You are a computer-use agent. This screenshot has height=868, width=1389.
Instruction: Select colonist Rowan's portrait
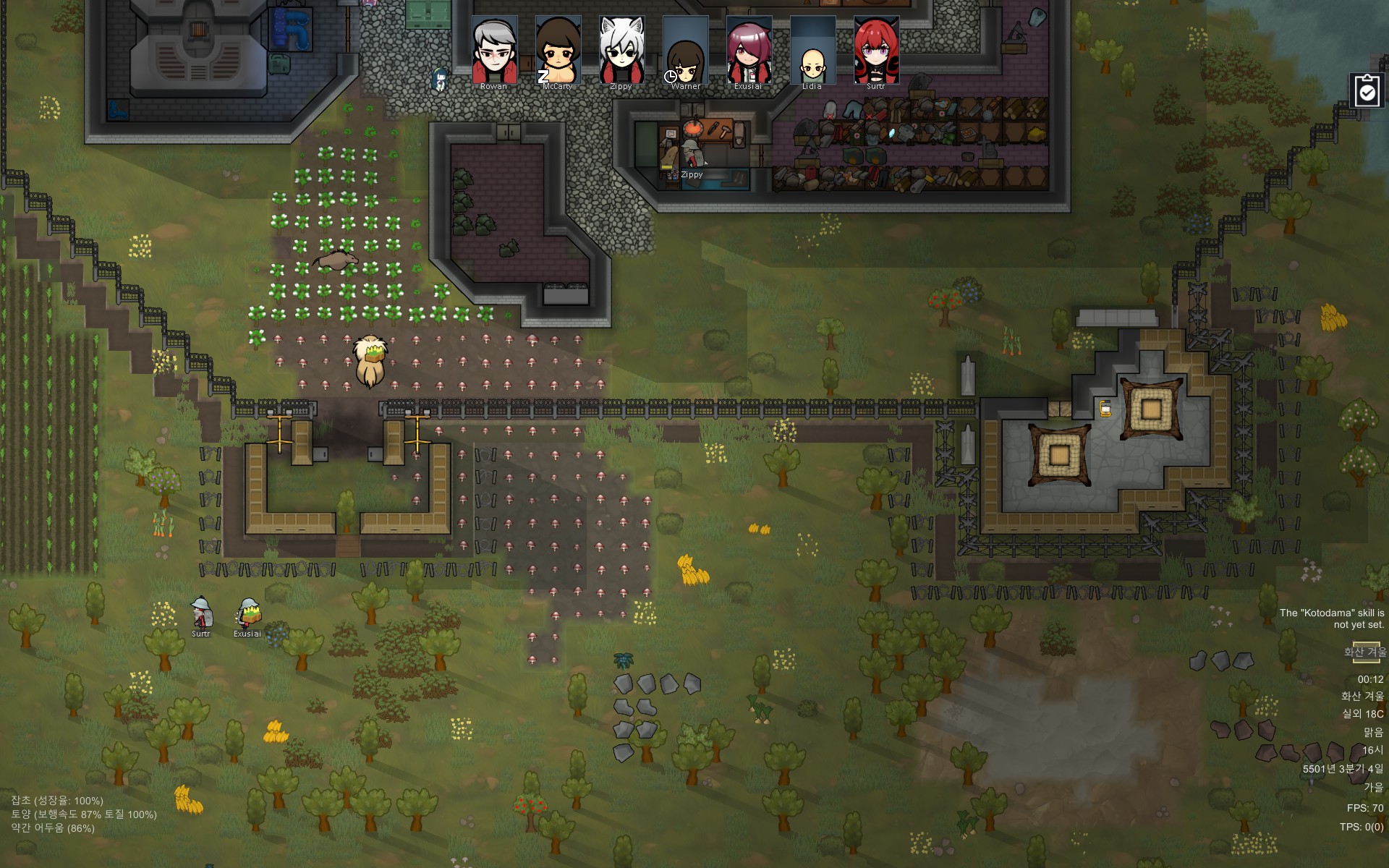[494, 51]
